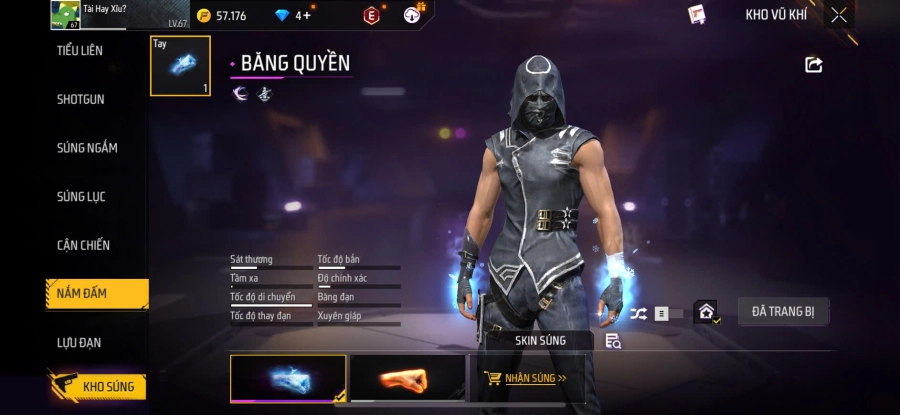Switch to the Tiểu Liên category
Screen dimensions: 900x415
(80, 51)
